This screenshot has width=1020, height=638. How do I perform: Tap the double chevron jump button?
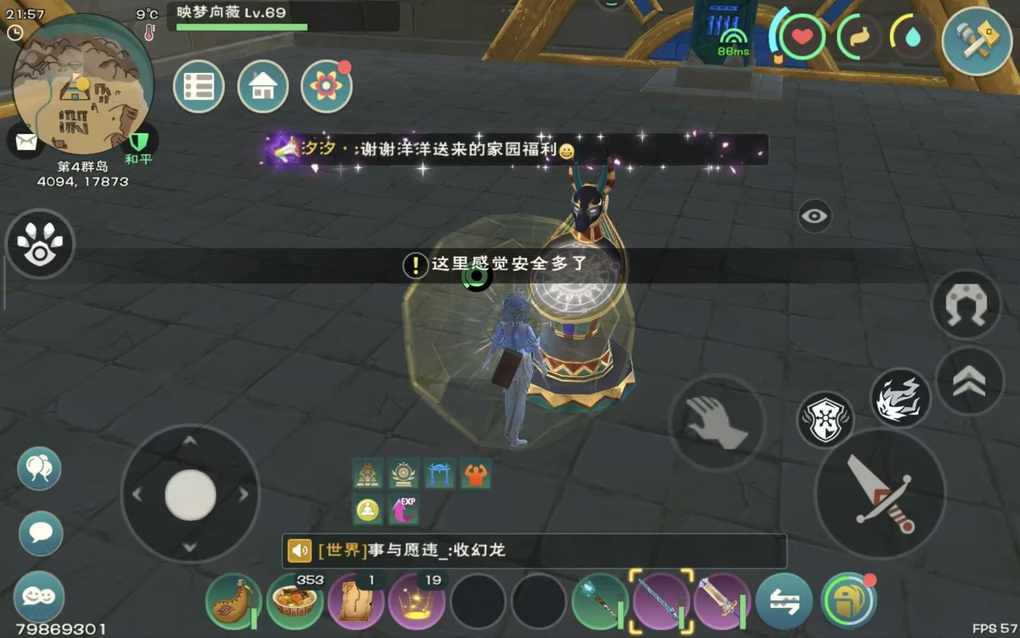[969, 381]
